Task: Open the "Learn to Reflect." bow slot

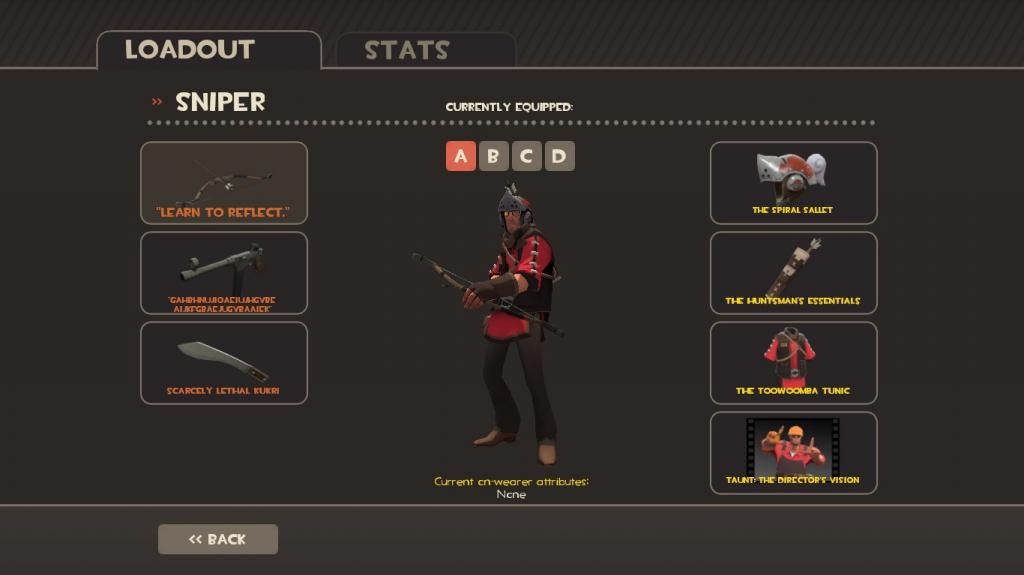Action: (x=224, y=183)
